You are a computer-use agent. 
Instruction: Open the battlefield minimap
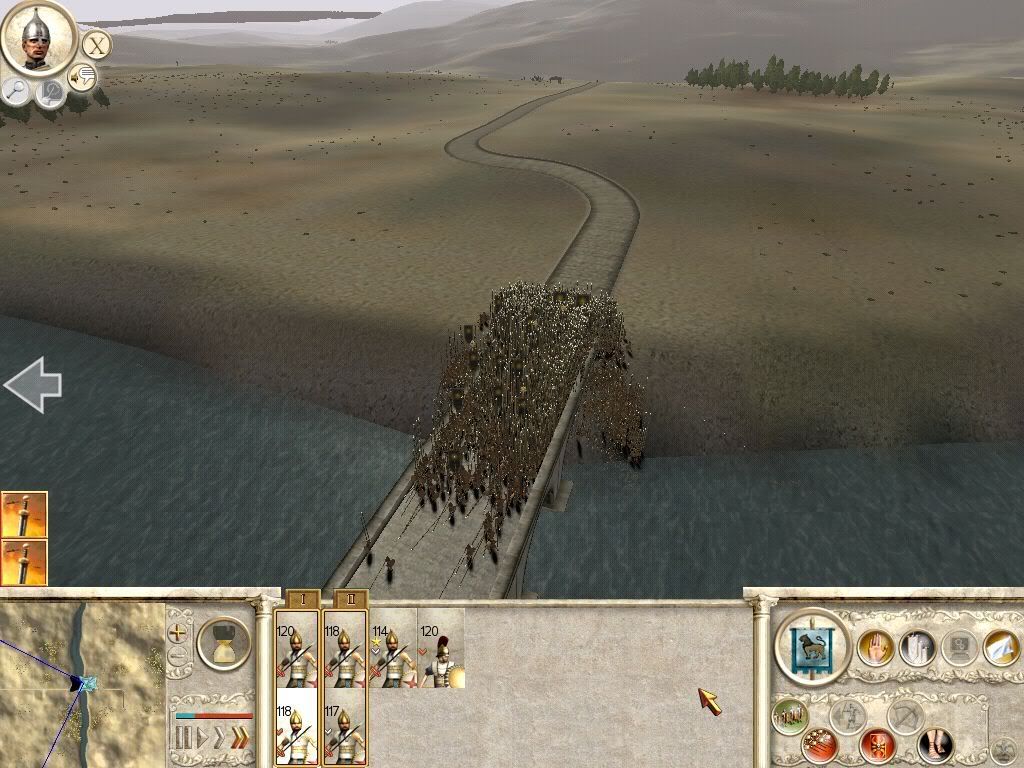tap(82, 684)
